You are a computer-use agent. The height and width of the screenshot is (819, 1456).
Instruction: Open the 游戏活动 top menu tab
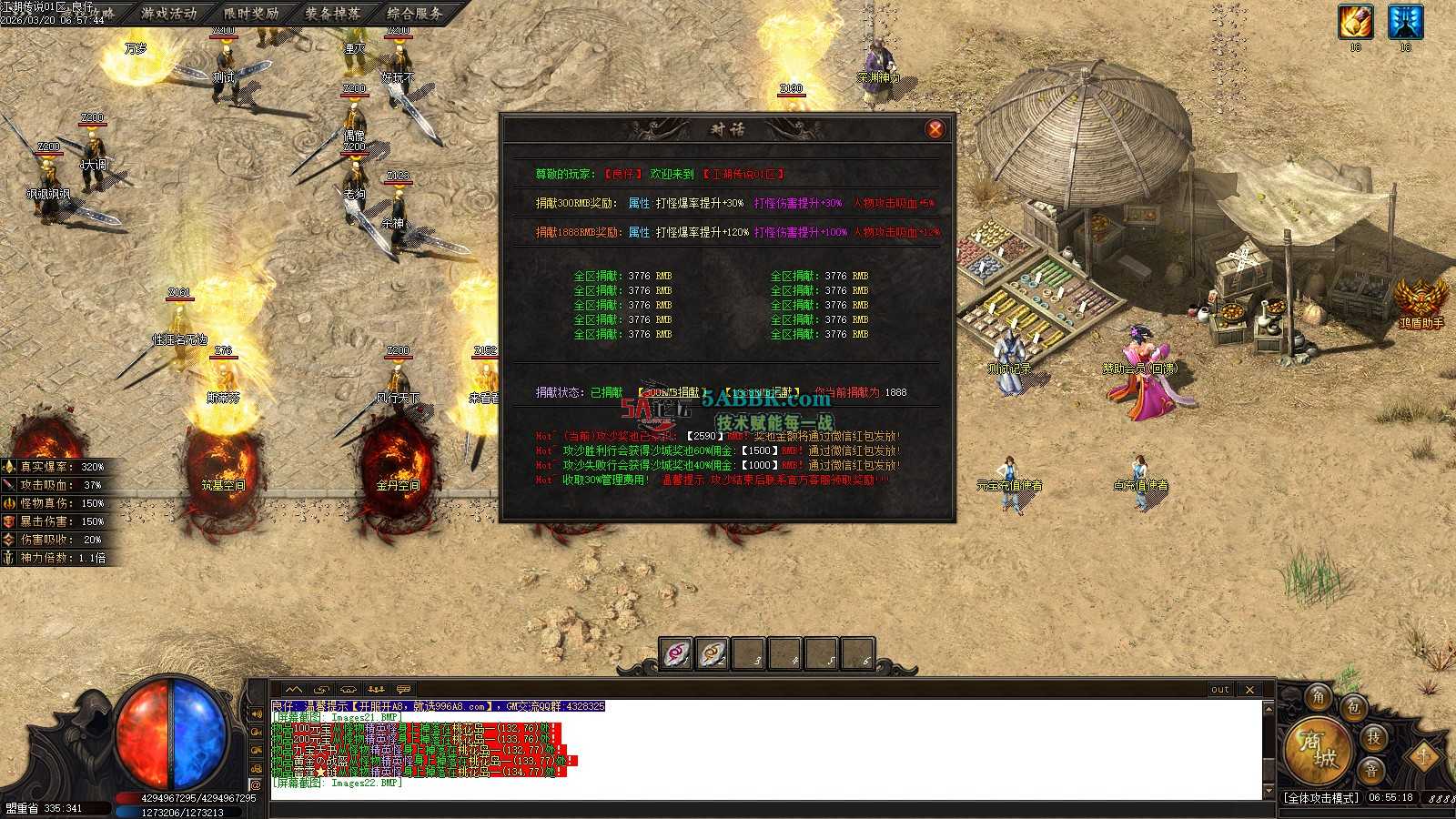(169, 13)
